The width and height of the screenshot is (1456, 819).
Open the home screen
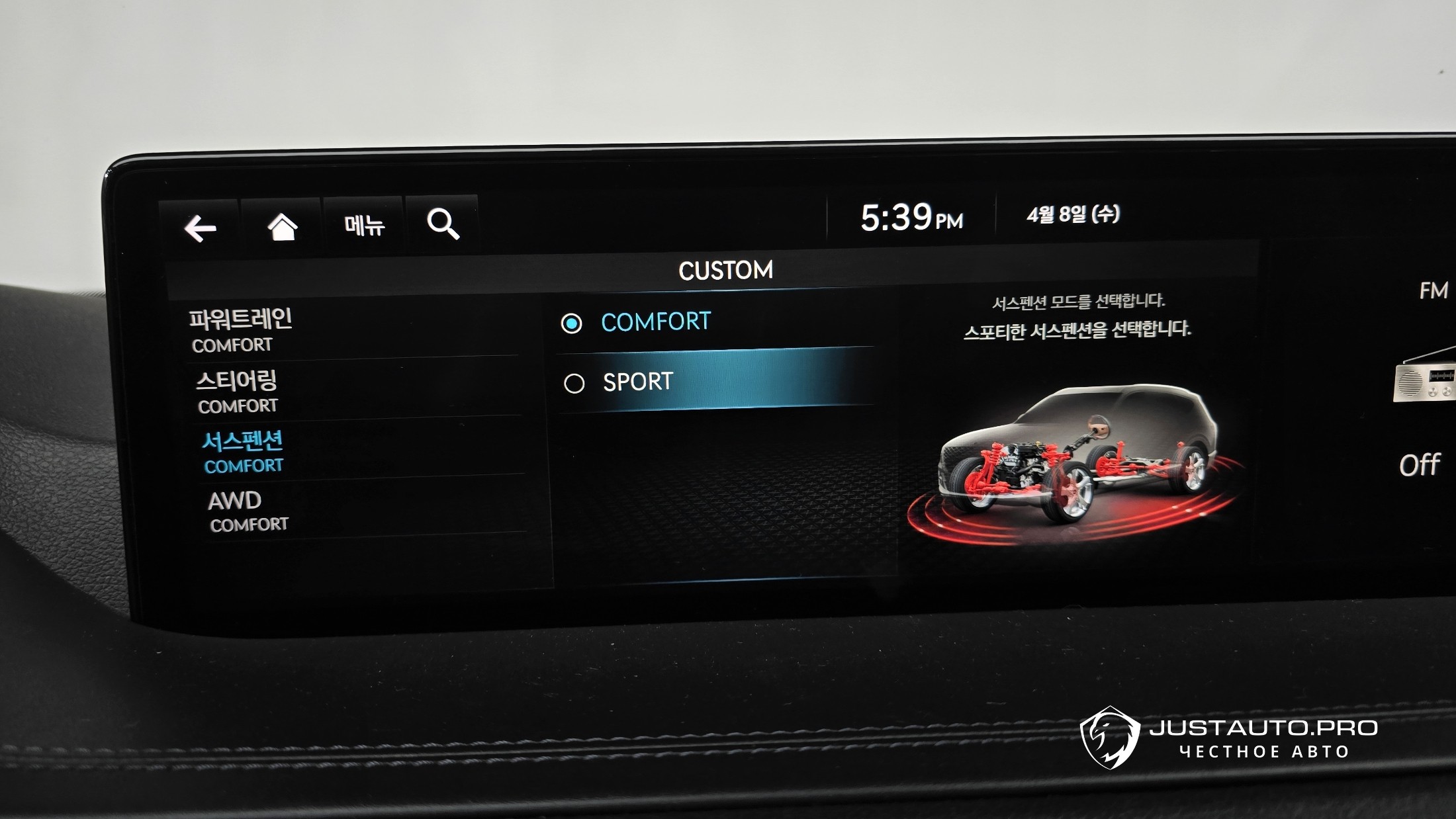[283, 227]
